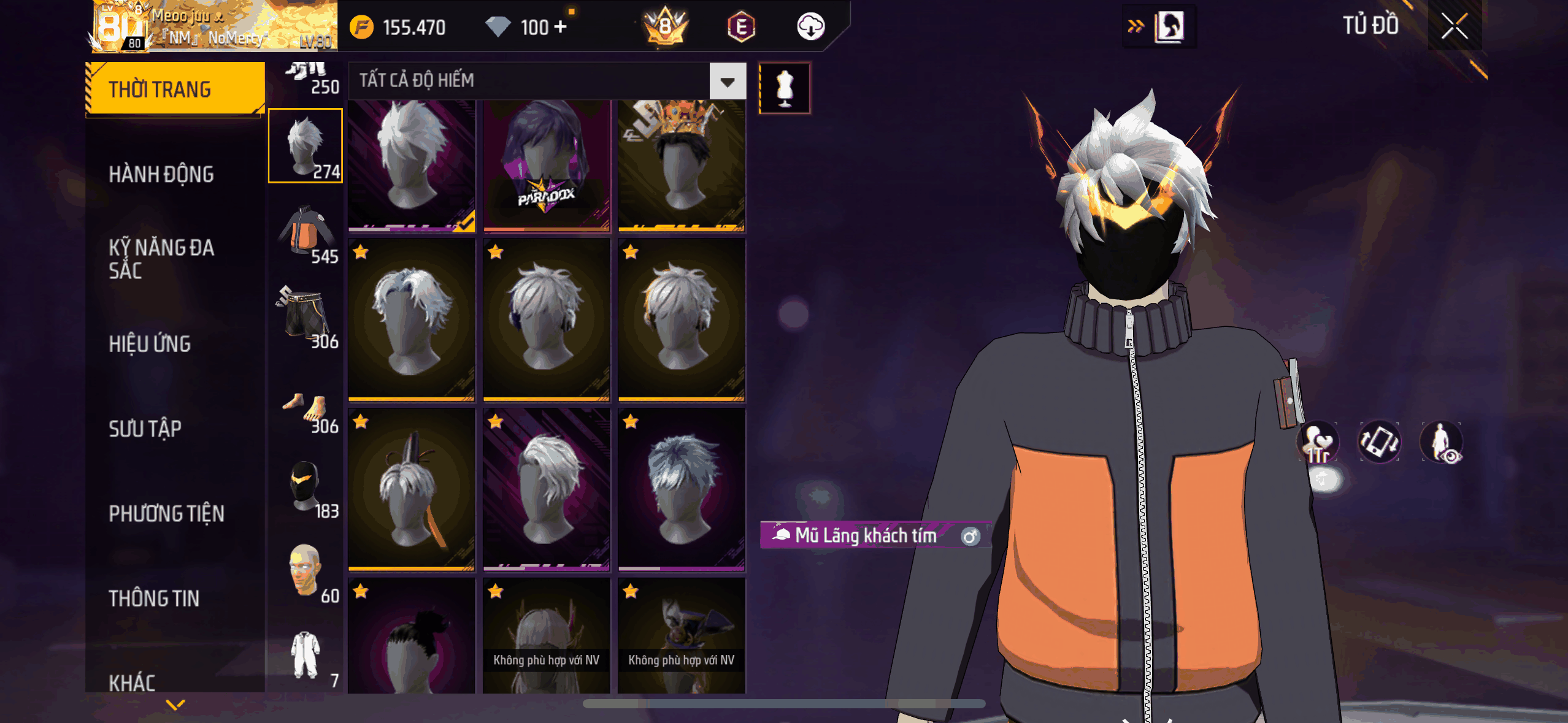Pick the crowned black hair item
Screen dimensions: 1568x723
[681, 166]
